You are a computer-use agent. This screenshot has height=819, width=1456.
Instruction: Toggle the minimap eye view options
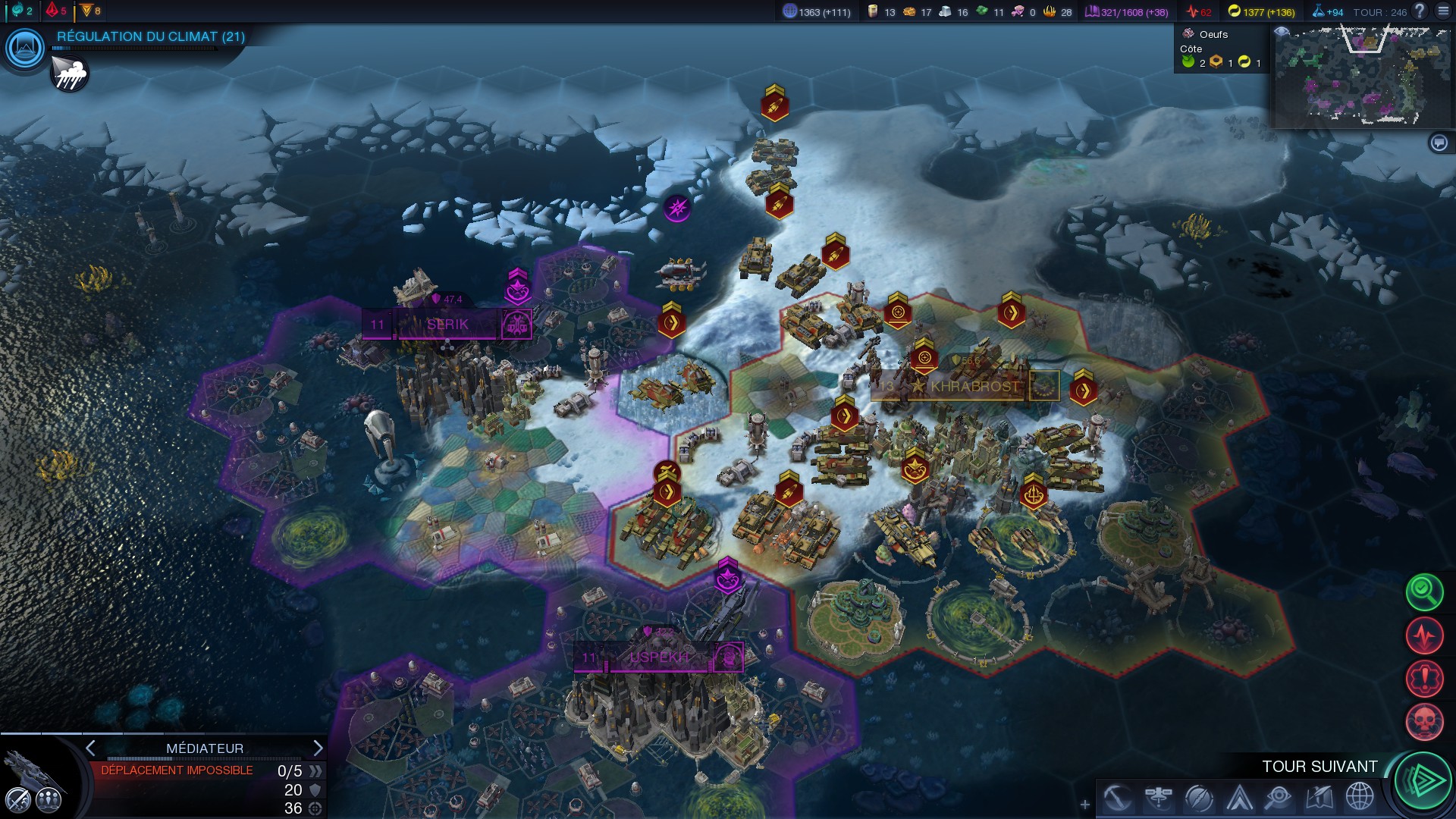point(1282,32)
